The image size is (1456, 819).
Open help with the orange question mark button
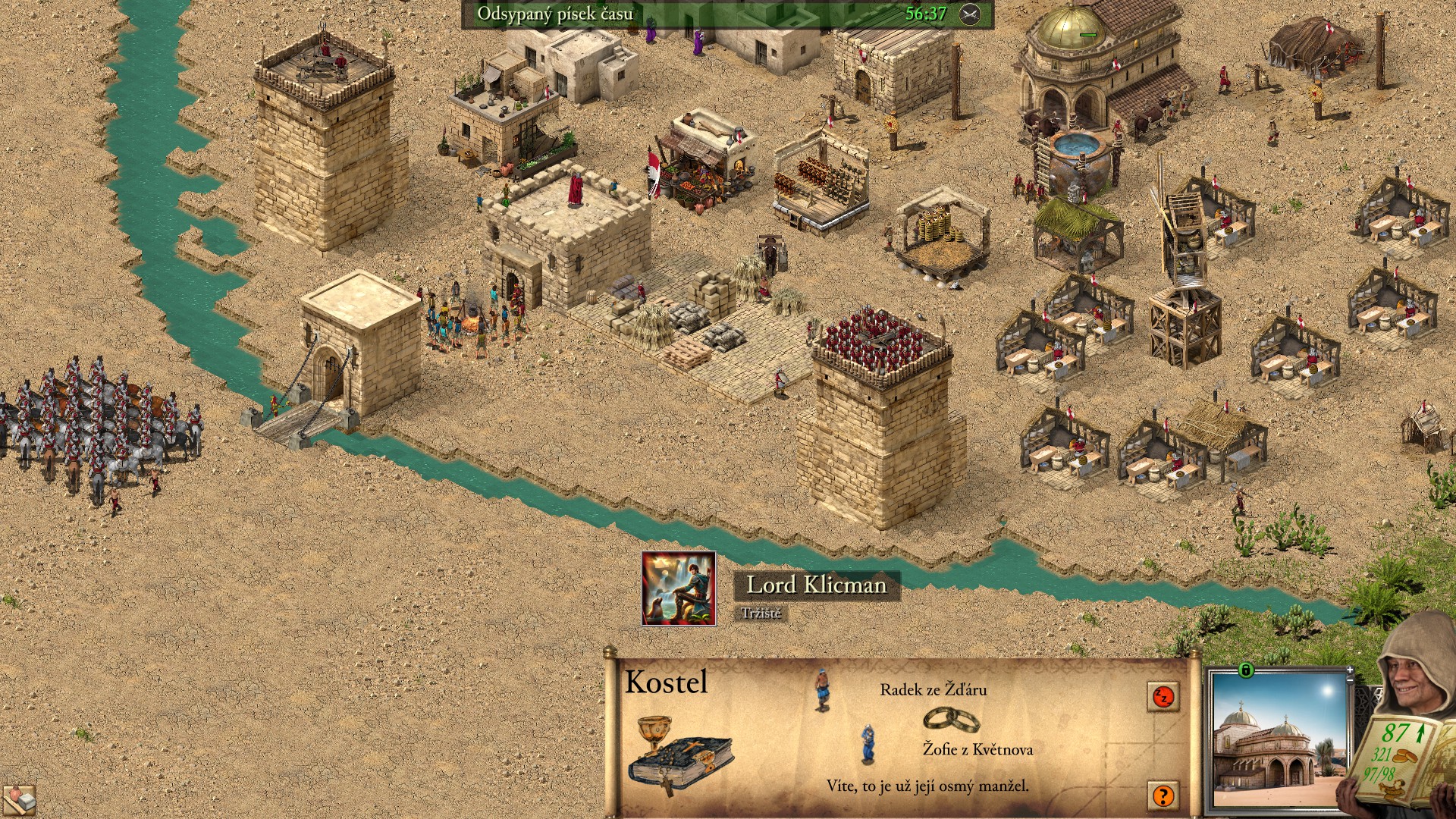pyautogui.click(x=1163, y=795)
